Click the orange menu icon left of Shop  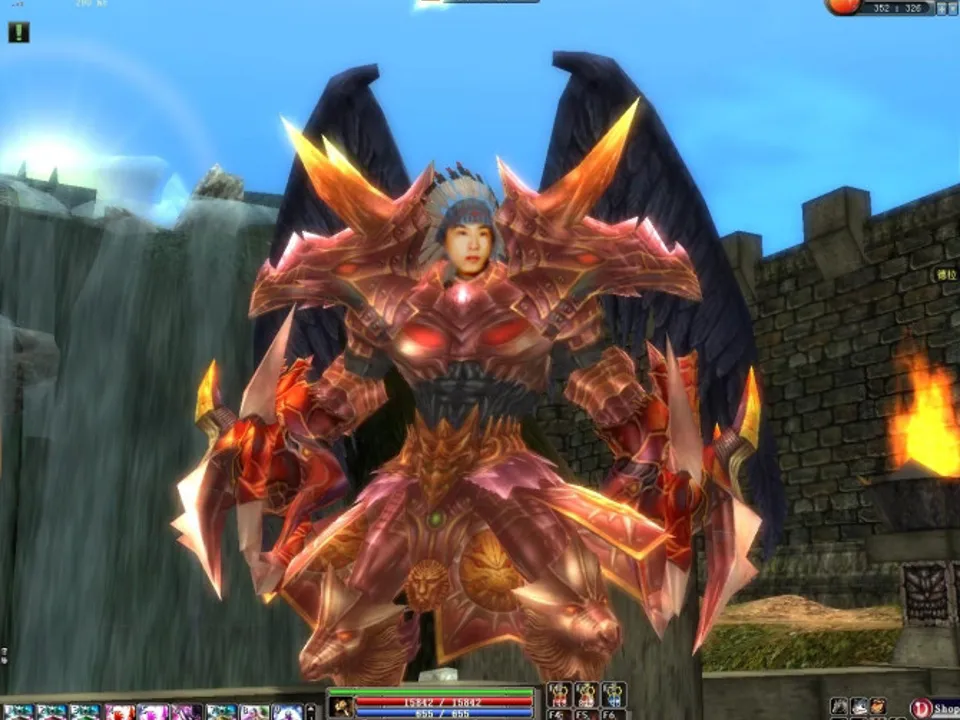[x=877, y=706]
